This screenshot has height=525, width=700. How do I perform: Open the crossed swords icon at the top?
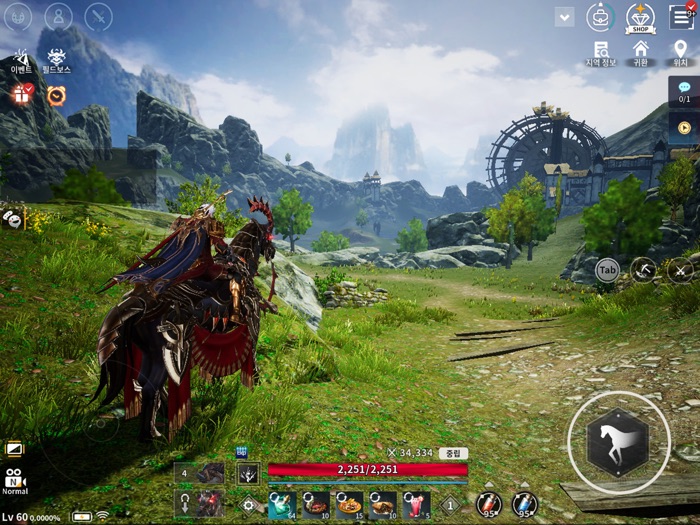click(98, 17)
